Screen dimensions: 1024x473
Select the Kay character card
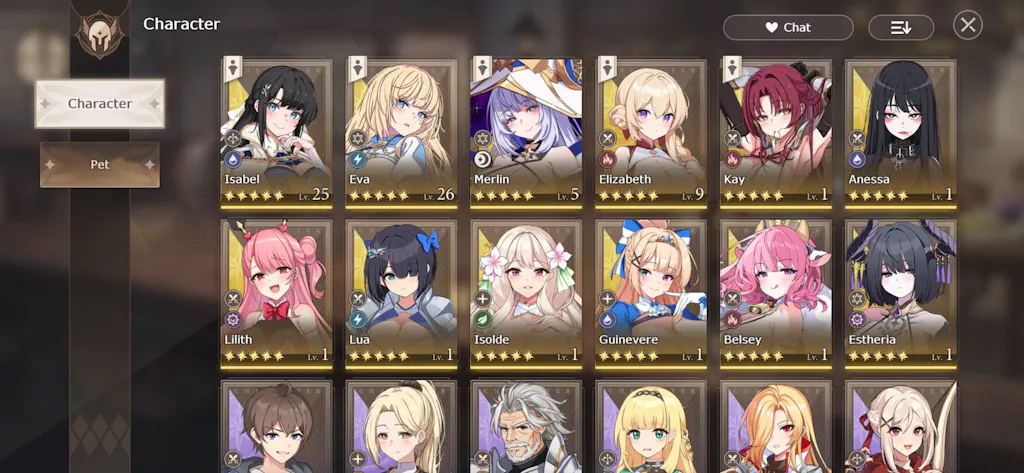coord(776,132)
